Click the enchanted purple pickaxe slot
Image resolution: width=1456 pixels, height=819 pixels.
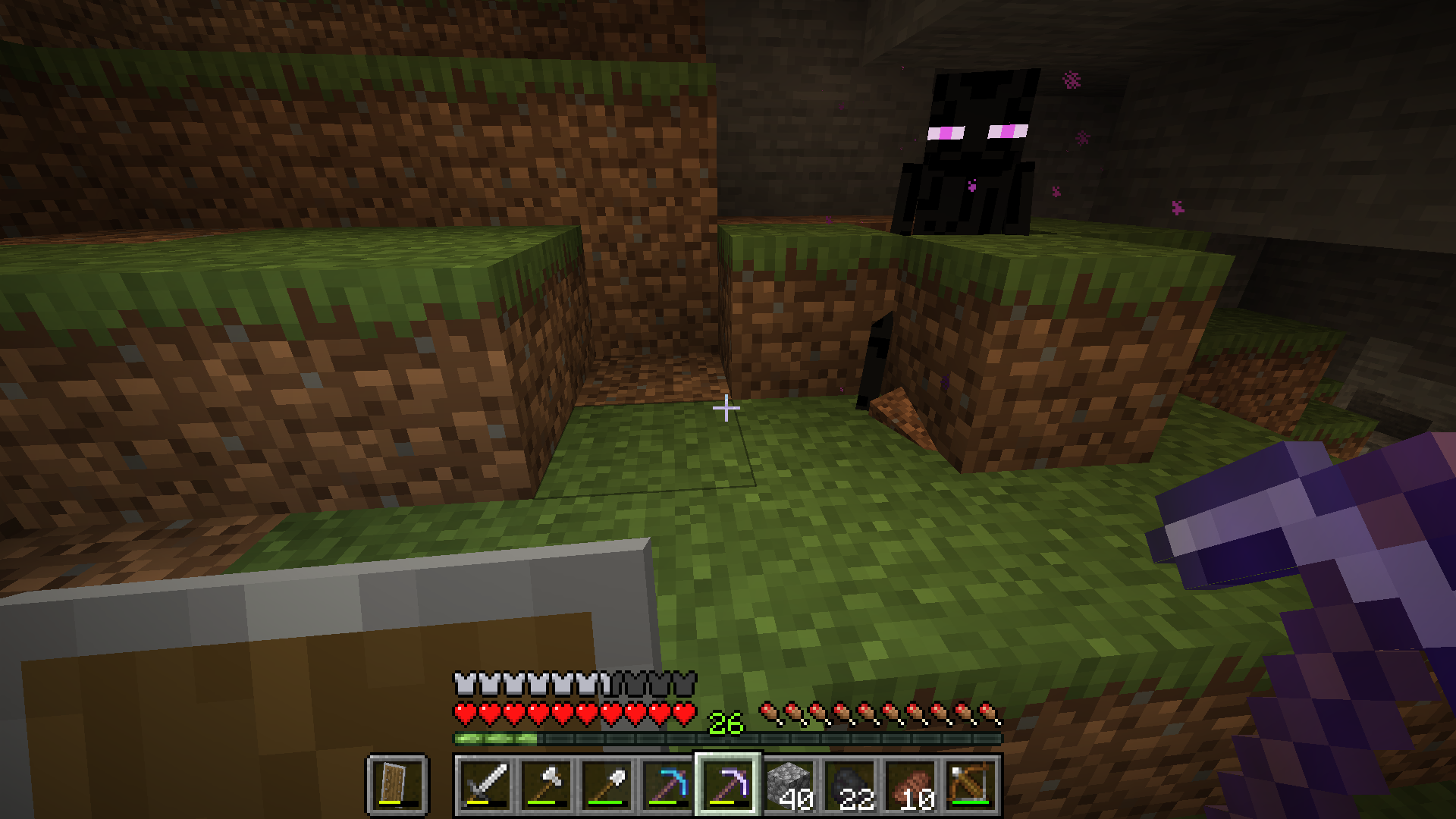click(x=730, y=786)
